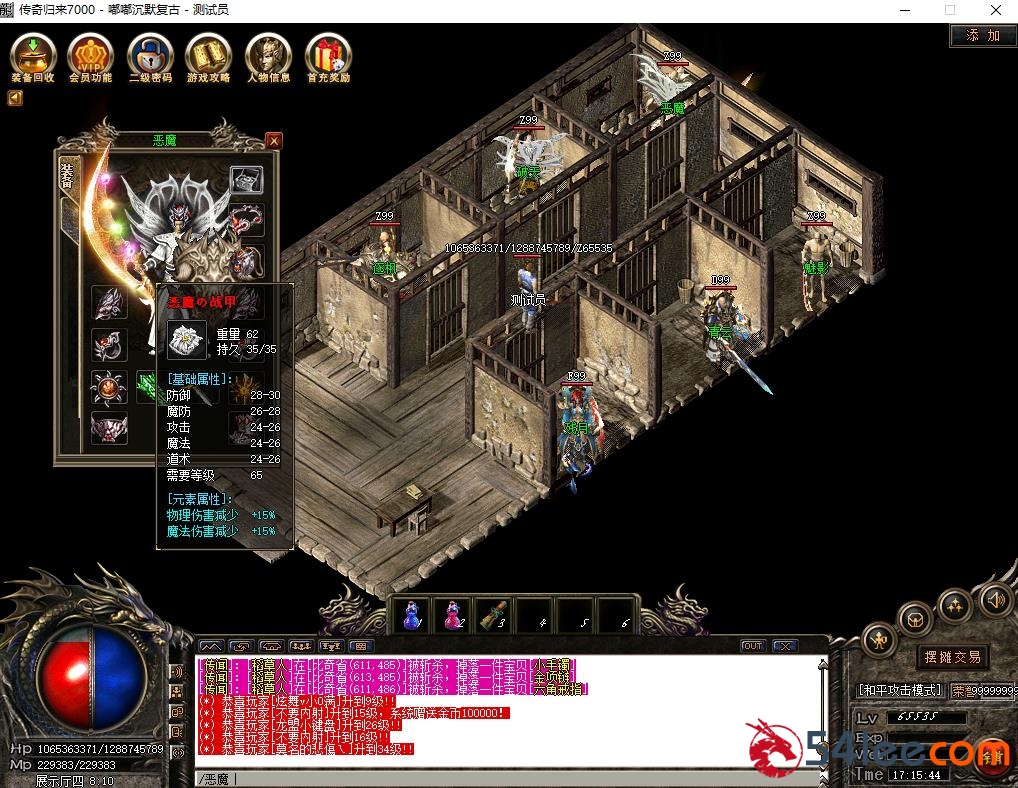
Task: Toggle the 和平攻击模式 attack mode
Action: tap(900, 690)
